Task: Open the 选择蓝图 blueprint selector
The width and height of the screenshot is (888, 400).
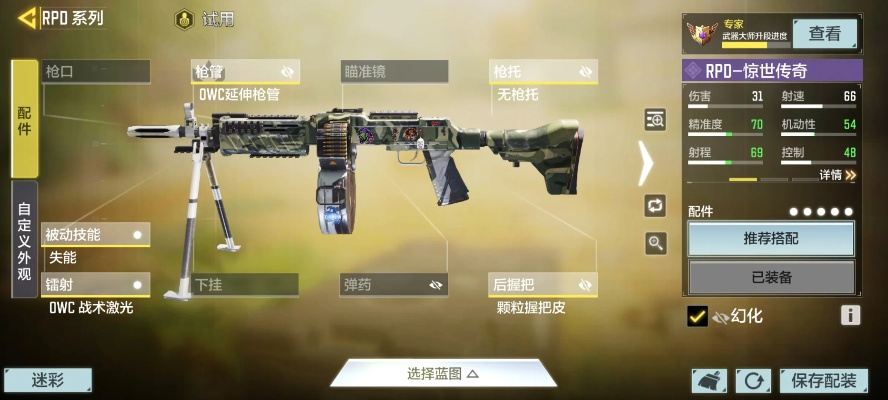Action: click(443, 373)
